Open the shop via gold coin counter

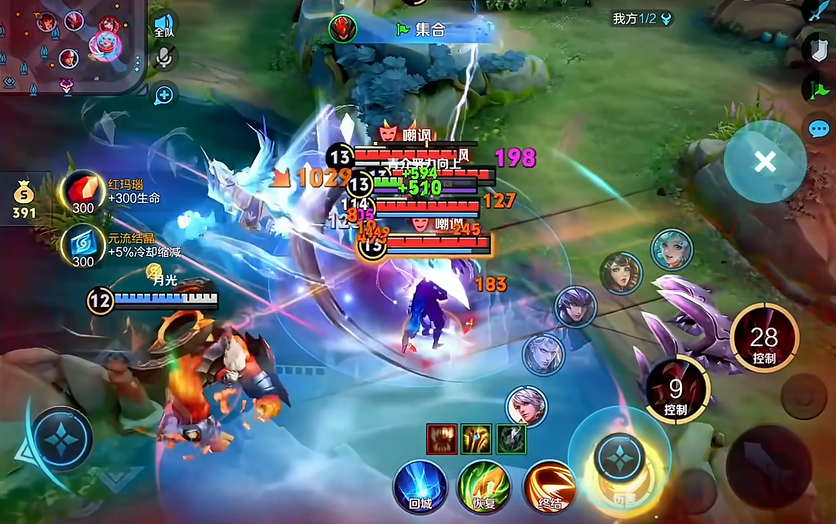click(x=24, y=198)
